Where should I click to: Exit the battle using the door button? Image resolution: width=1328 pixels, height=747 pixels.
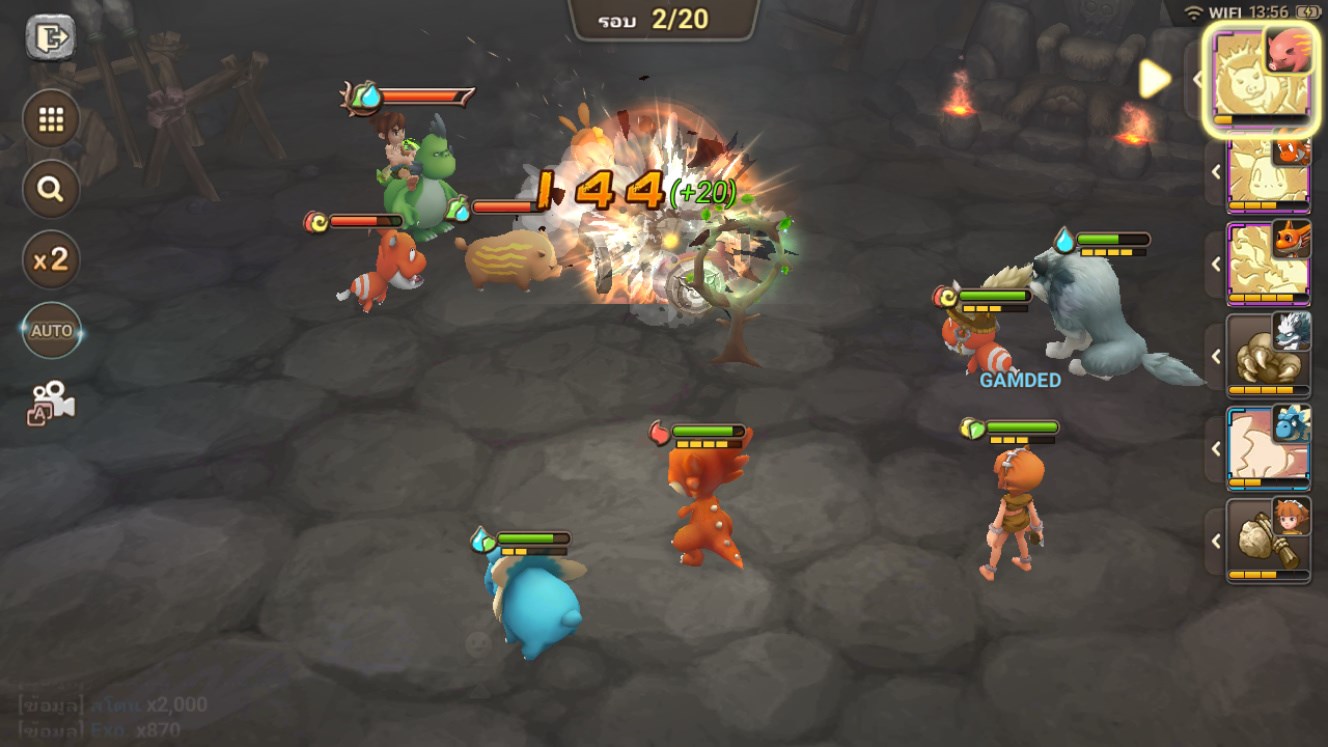click(x=50, y=38)
